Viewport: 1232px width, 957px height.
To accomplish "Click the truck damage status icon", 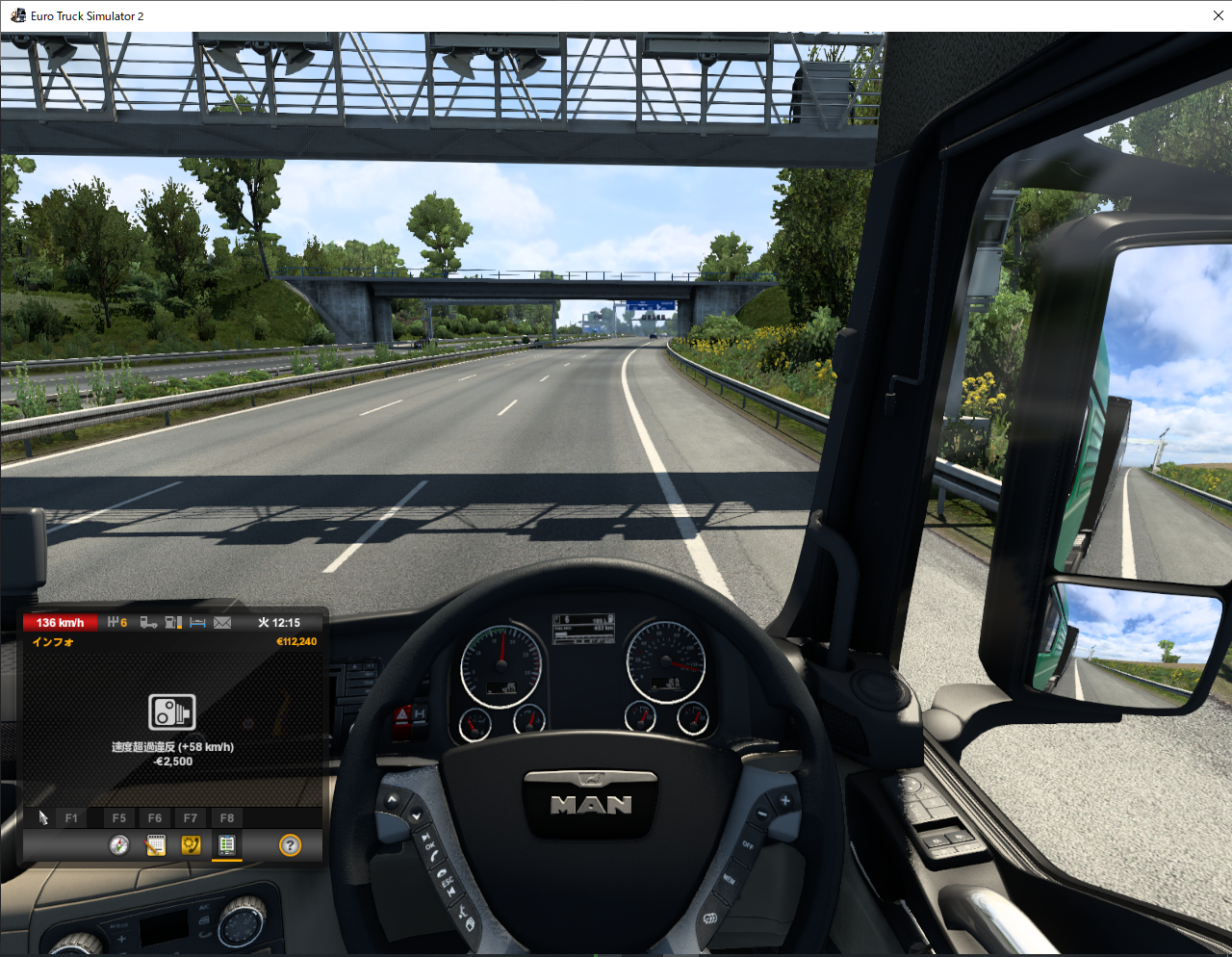I will 149,623.
